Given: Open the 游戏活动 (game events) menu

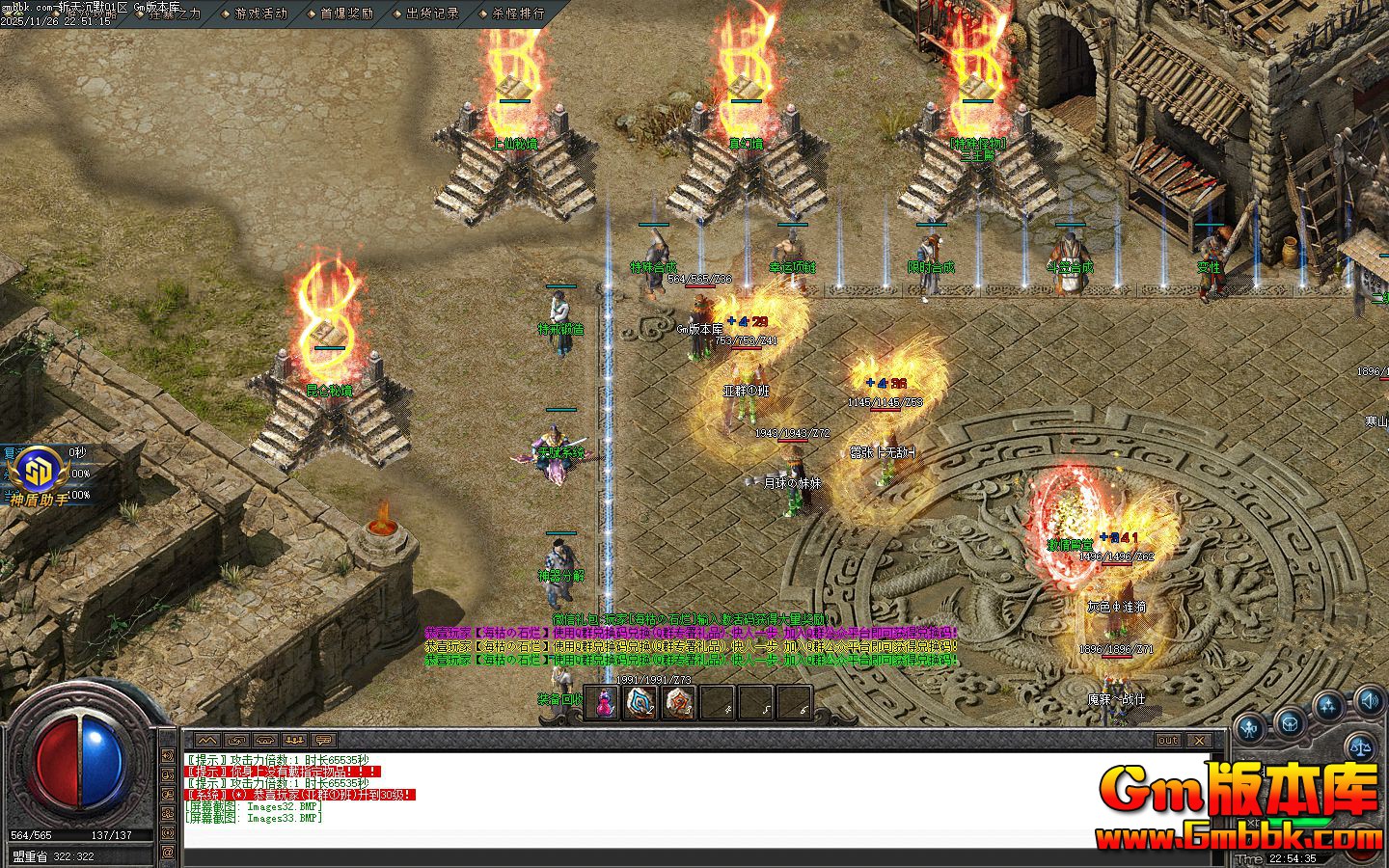Looking at the screenshot, I should pos(260,14).
